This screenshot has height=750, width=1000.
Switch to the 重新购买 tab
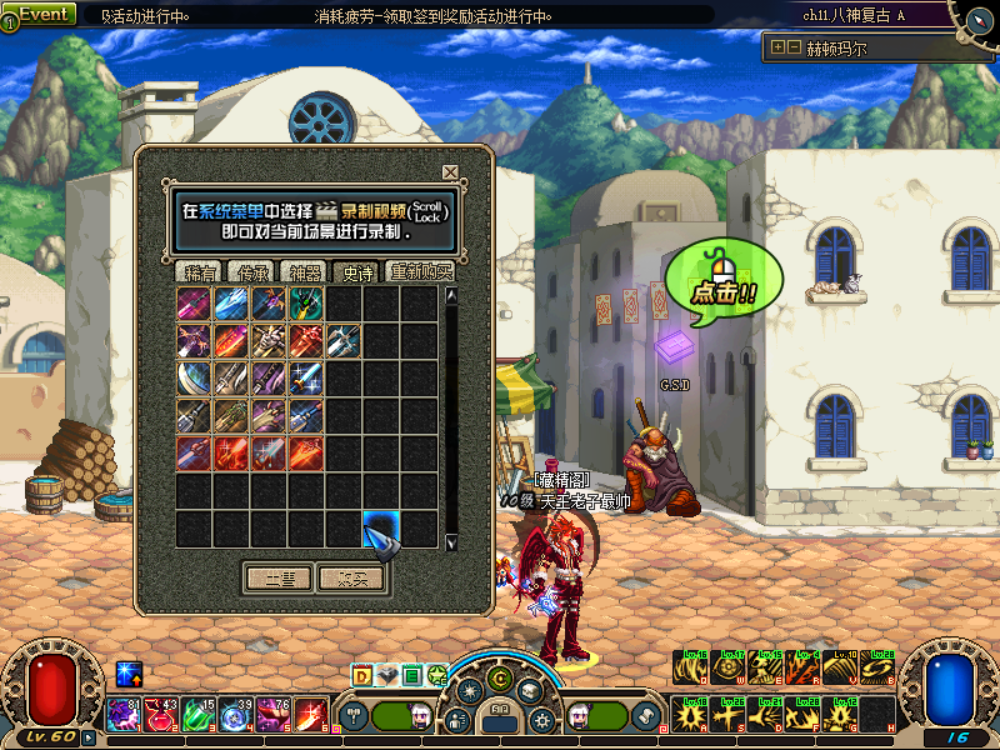point(420,272)
